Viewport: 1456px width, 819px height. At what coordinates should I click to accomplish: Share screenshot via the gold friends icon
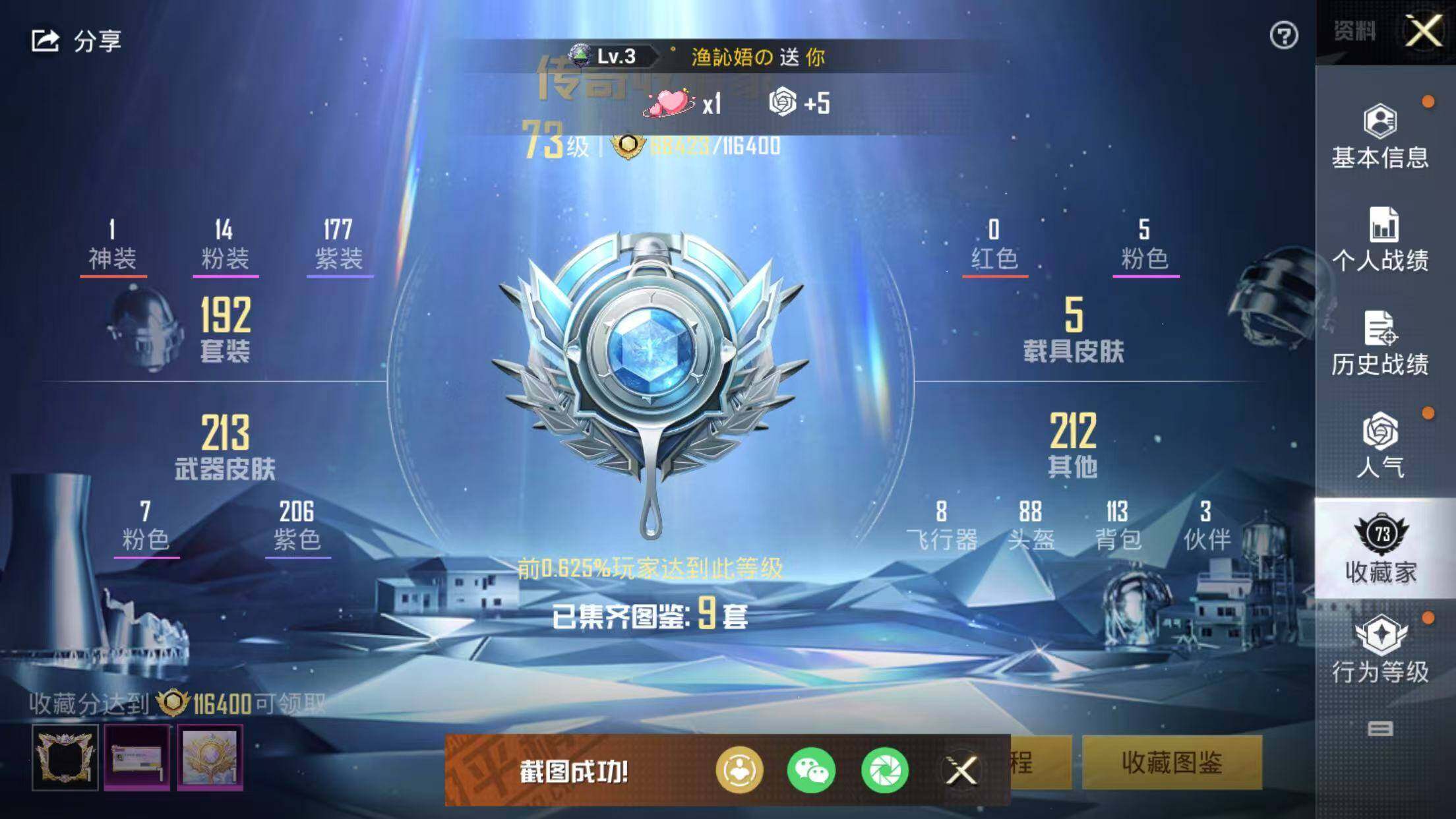point(739,770)
